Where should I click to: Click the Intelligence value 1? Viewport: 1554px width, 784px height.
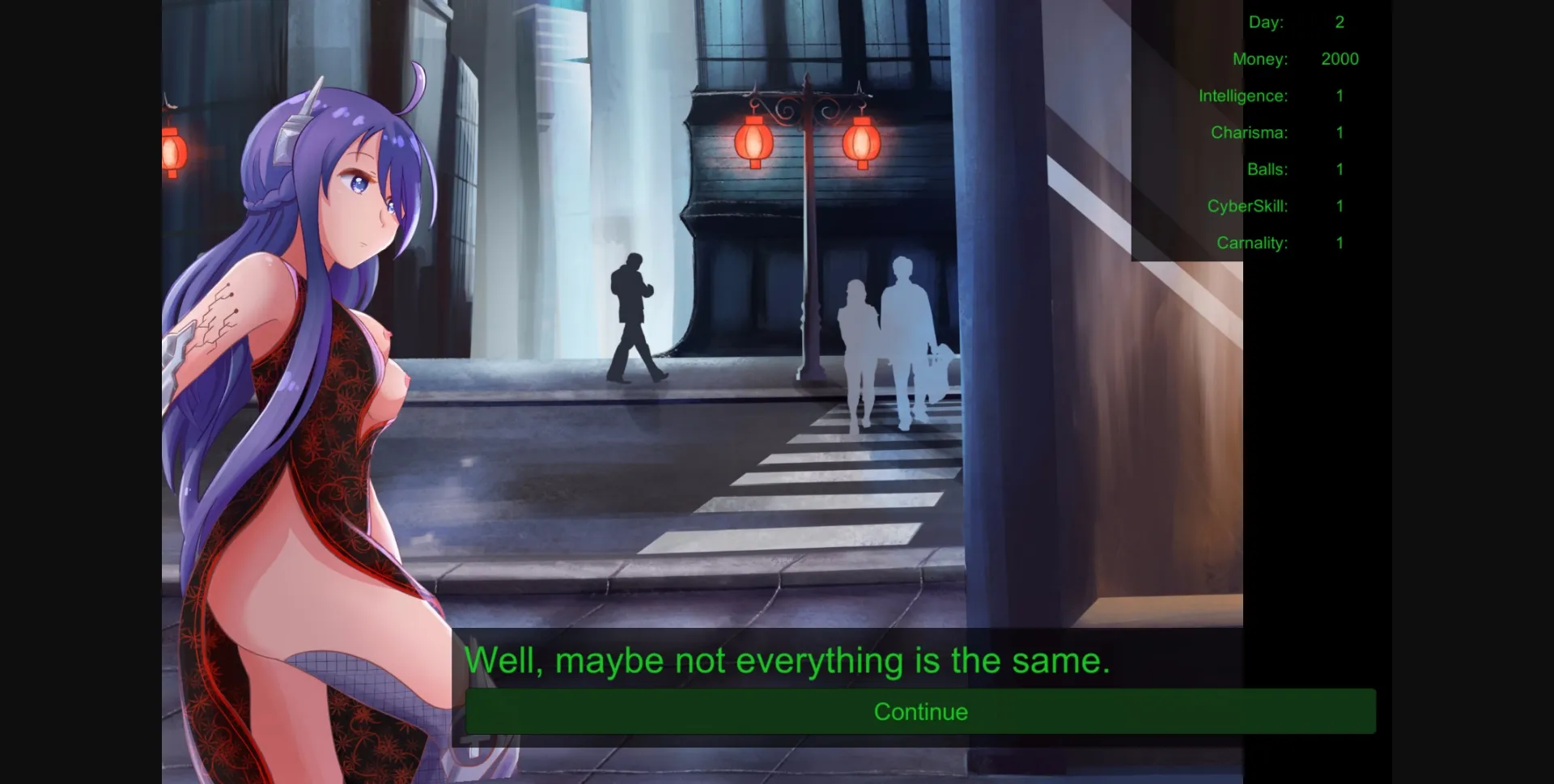(x=1340, y=95)
